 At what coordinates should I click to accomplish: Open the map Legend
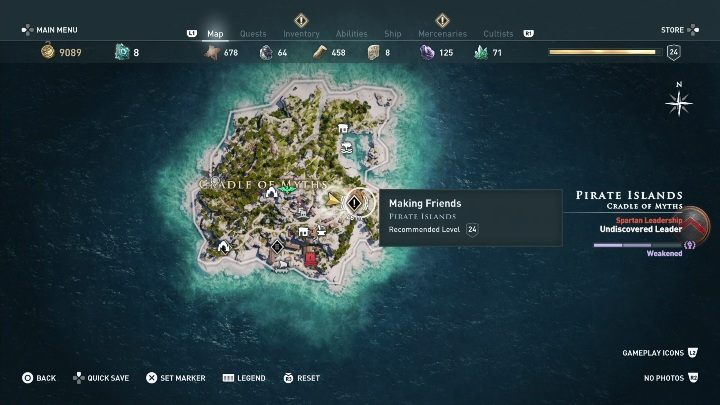coord(244,378)
